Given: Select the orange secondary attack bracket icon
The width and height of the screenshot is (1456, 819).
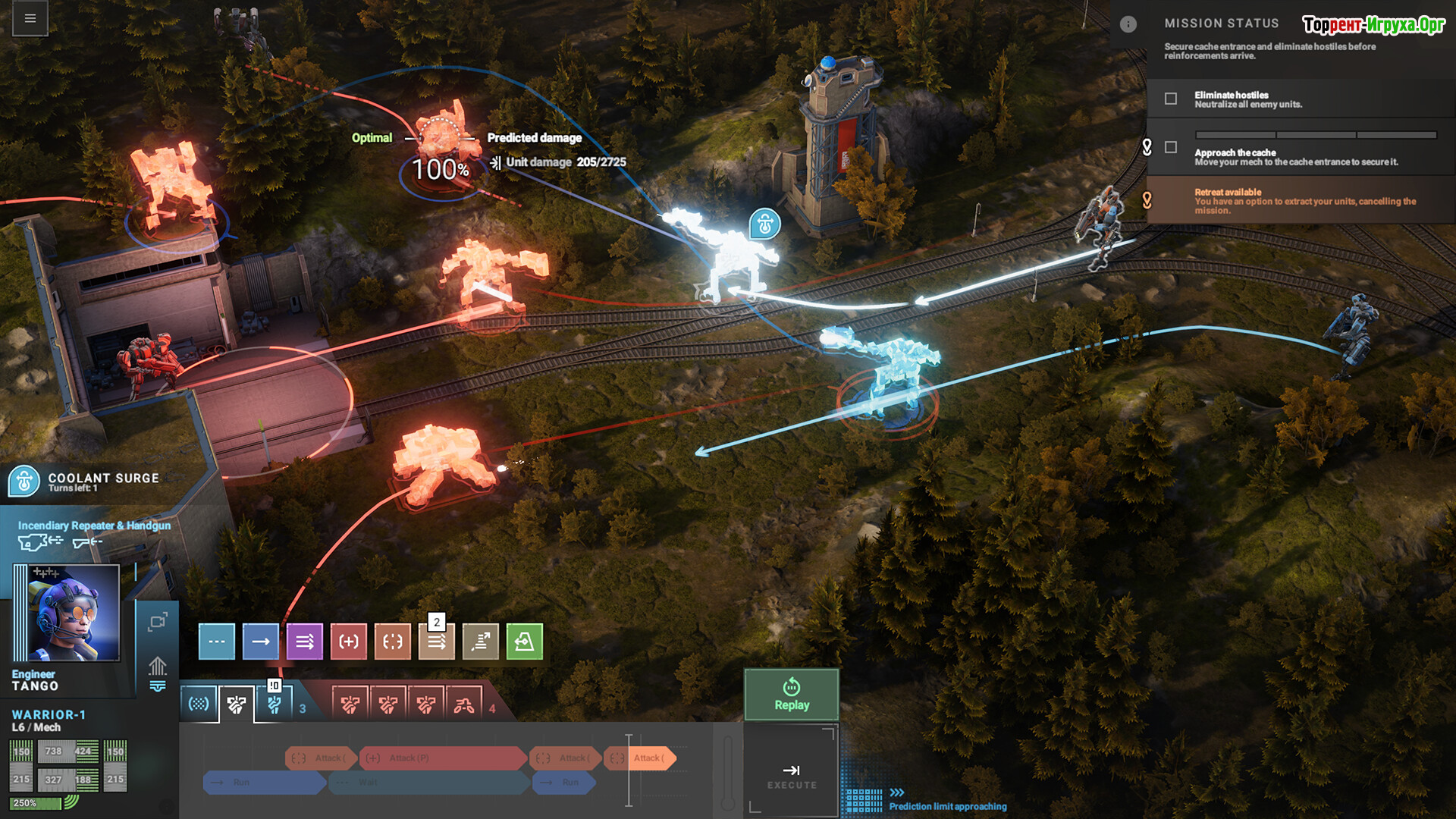Looking at the screenshot, I should (x=393, y=642).
